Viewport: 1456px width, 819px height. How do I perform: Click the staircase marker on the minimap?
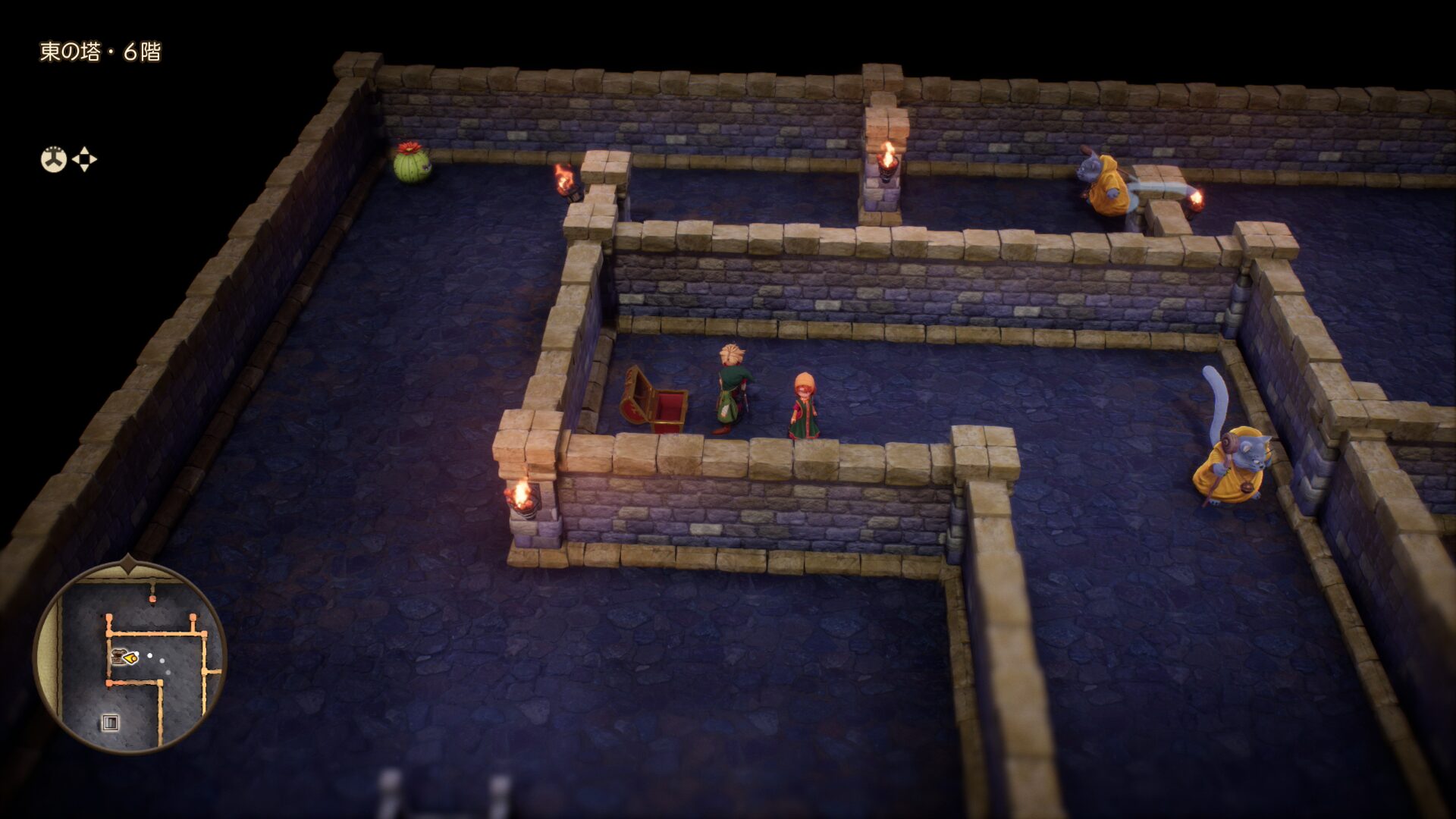click(x=111, y=722)
